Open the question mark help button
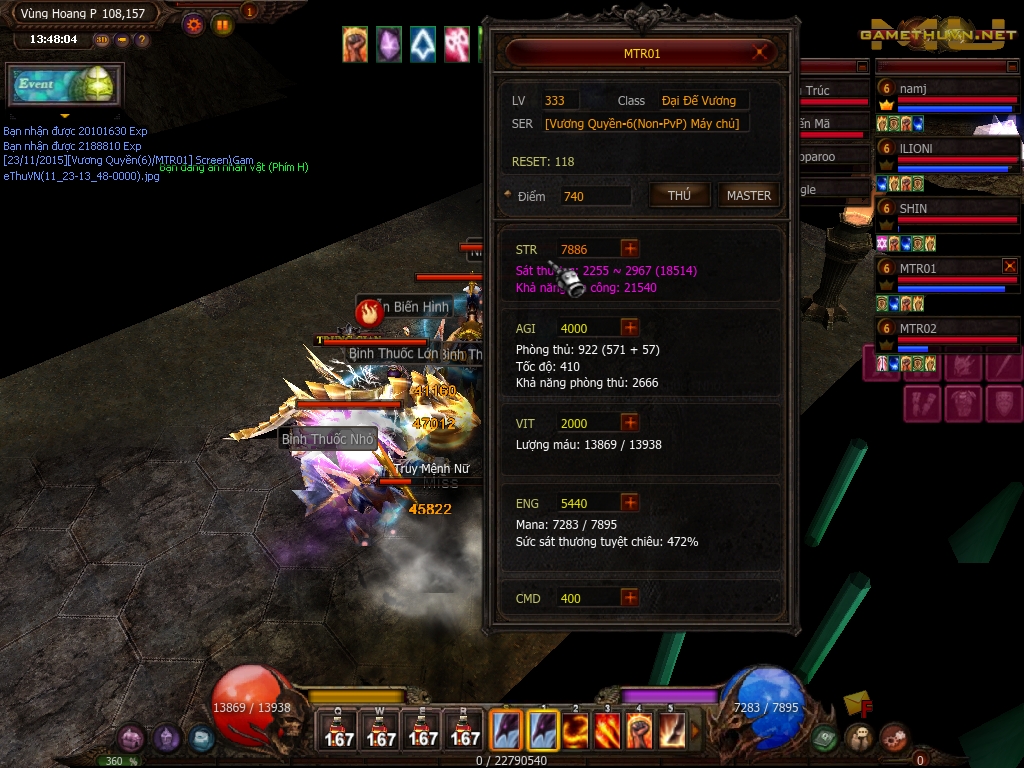The image size is (1024, 768). tap(142, 40)
